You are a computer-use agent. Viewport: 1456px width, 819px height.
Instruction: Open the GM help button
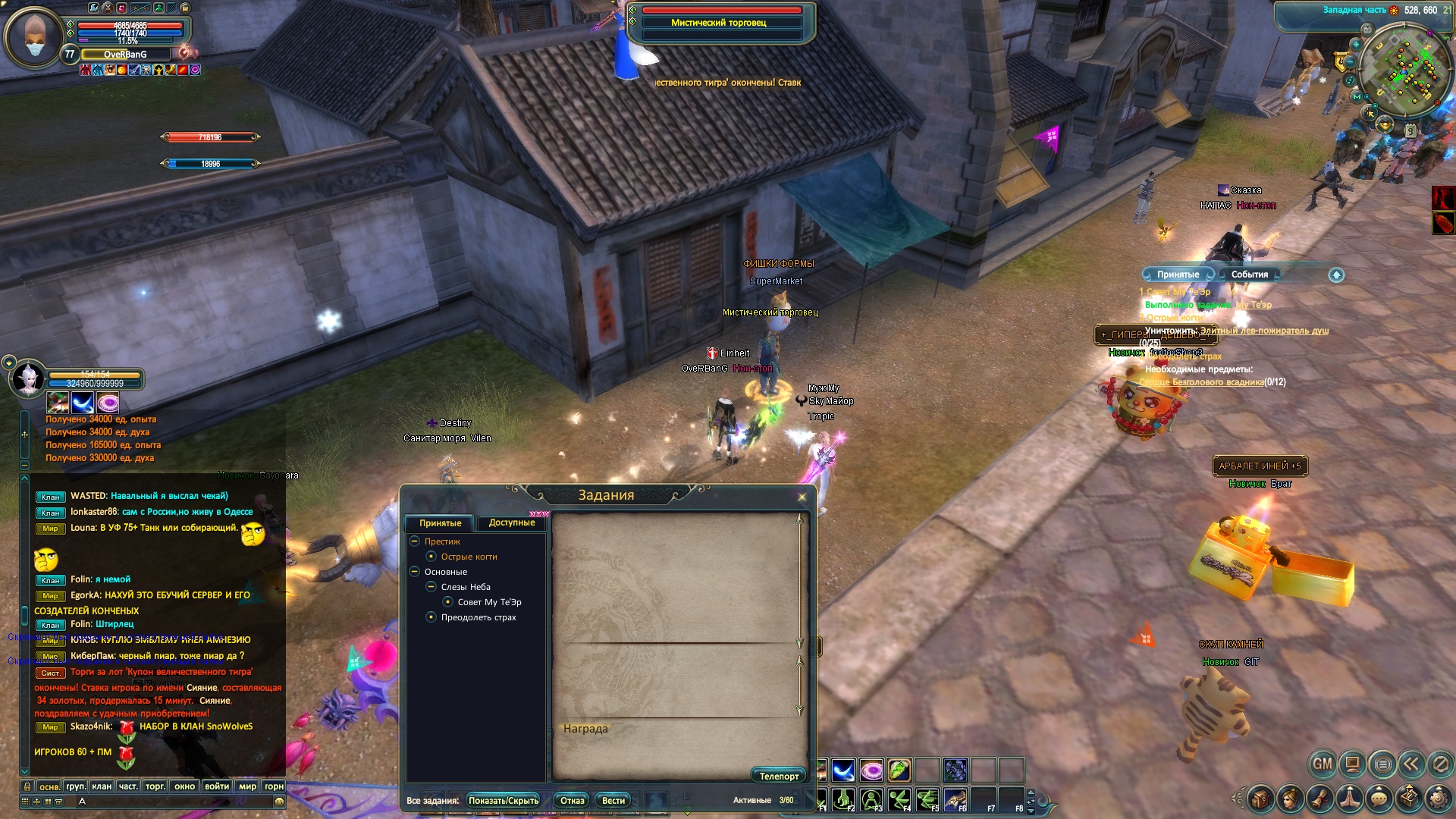pyautogui.click(x=1323, y=764)
